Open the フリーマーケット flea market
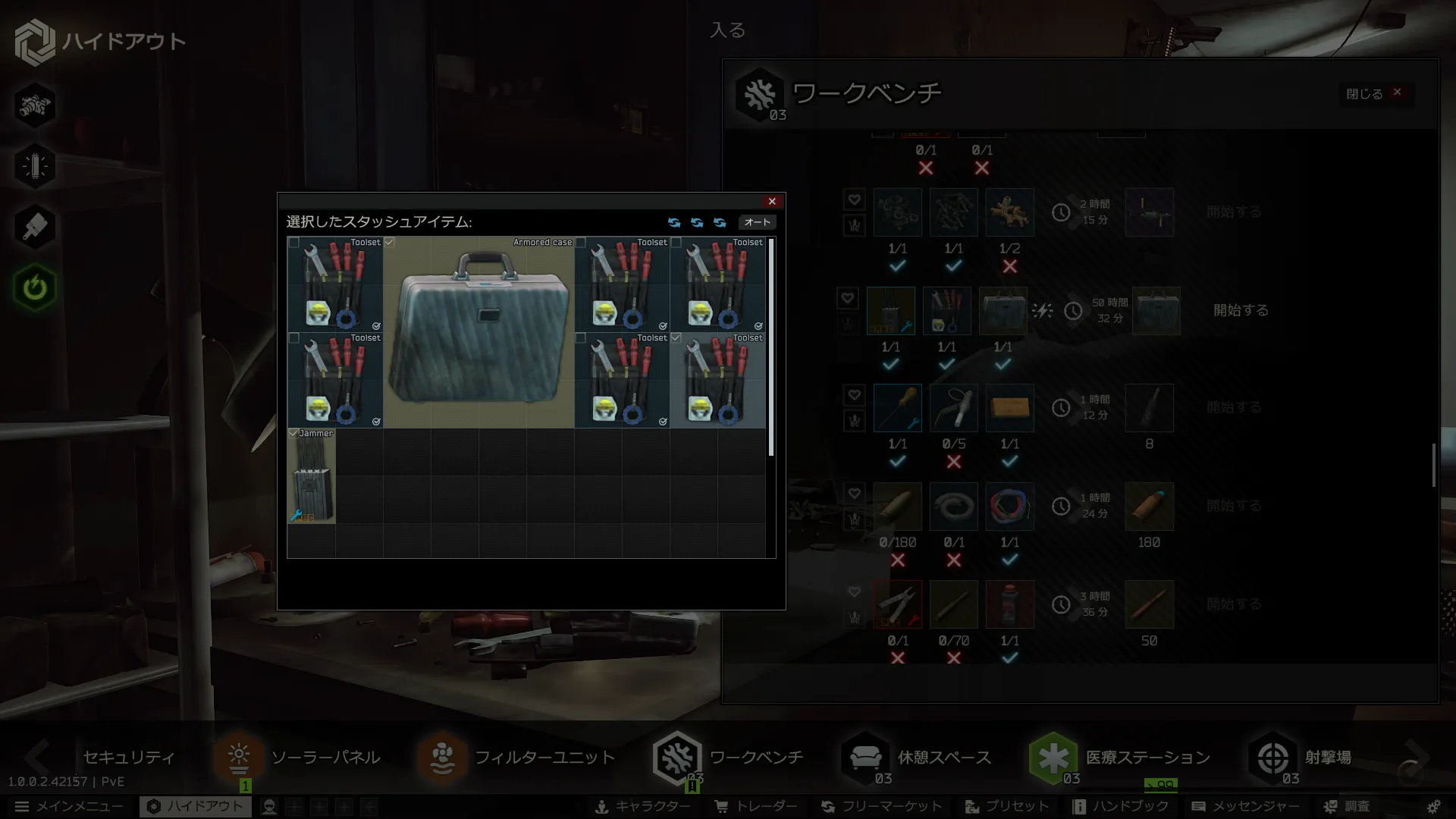Image resolution: width=1456 pixels, height=819 pixels. point(882,807)
